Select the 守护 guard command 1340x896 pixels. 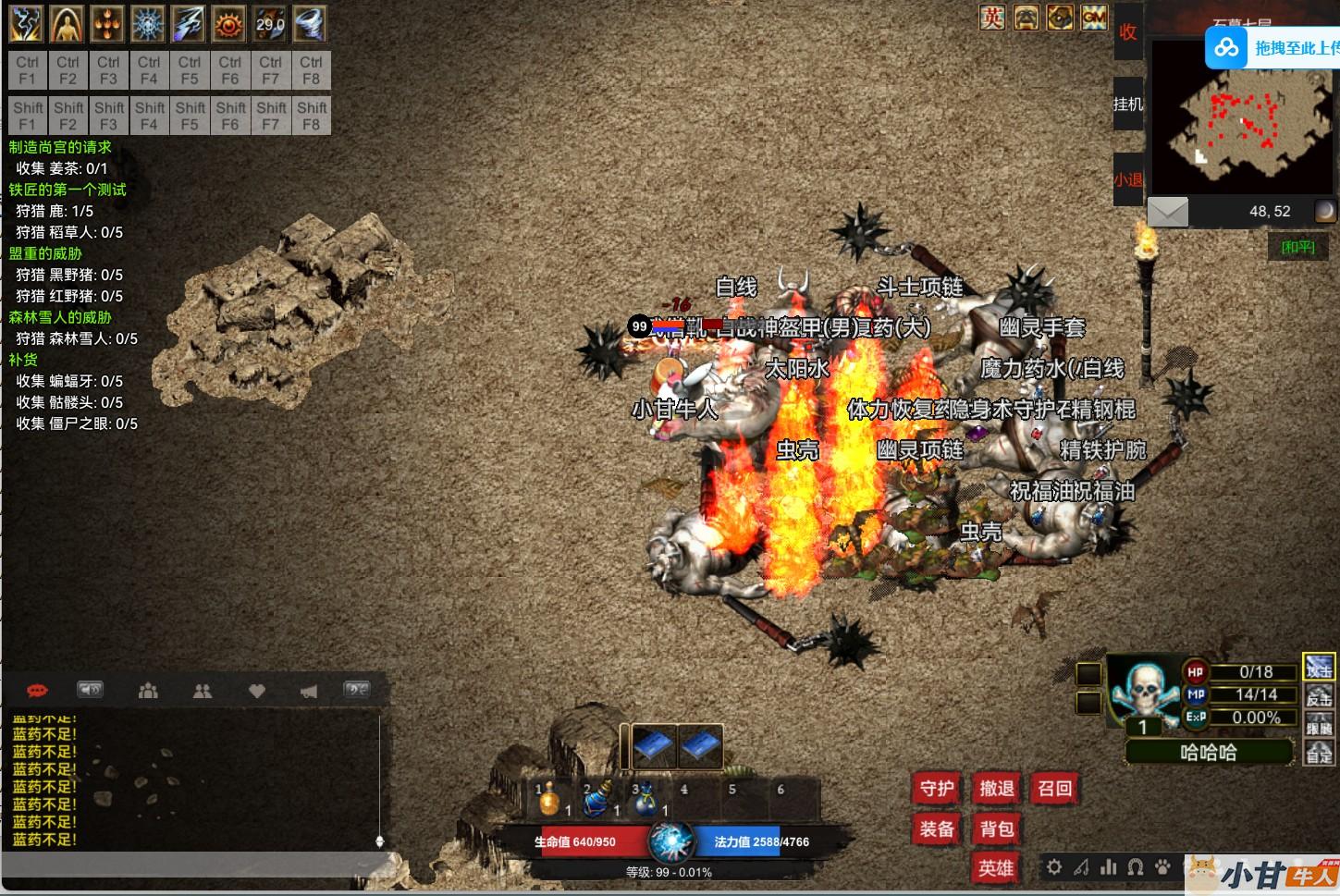pos(937,789)
